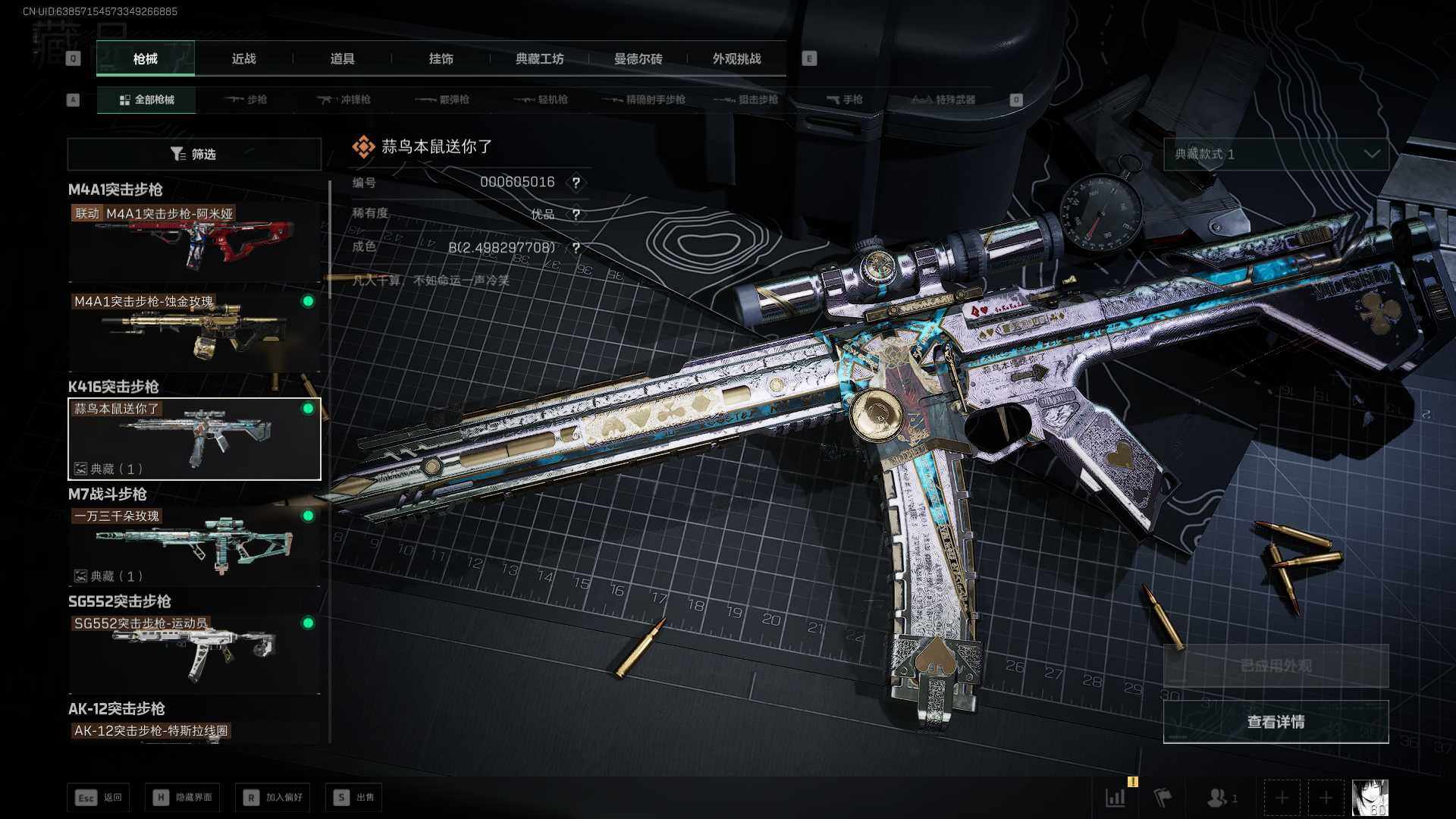
Task: Click the 查看详情 view details button
Action: [x=1276, y=722]
